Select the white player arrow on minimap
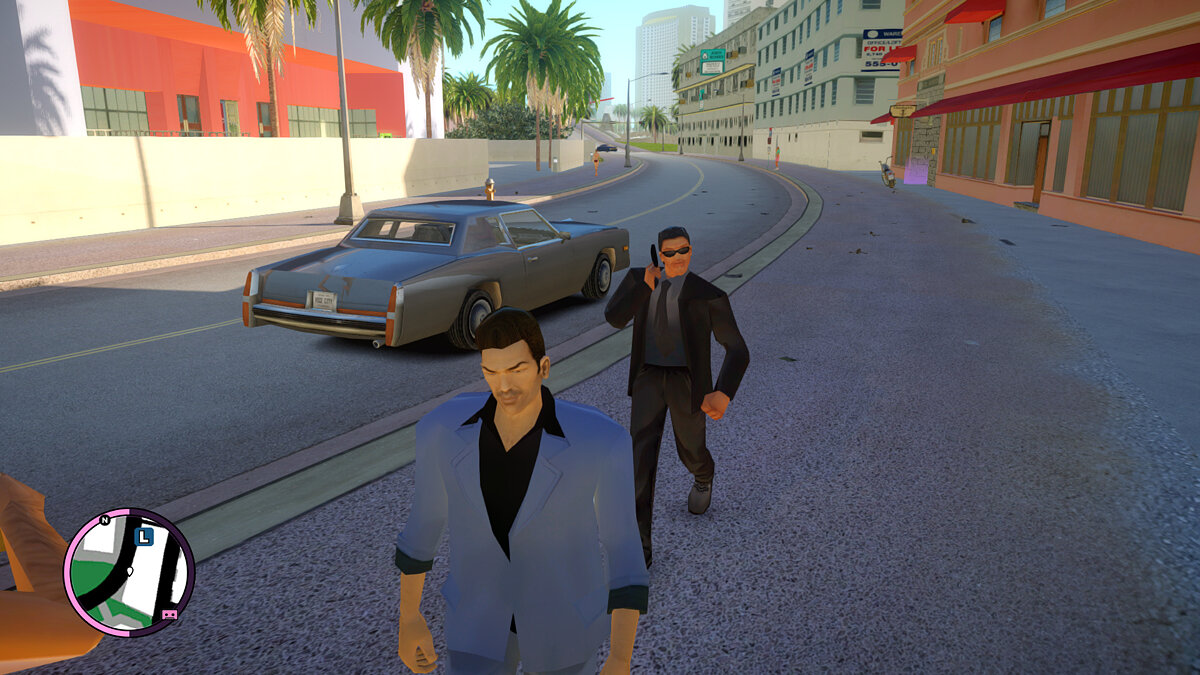 point(129,573)
